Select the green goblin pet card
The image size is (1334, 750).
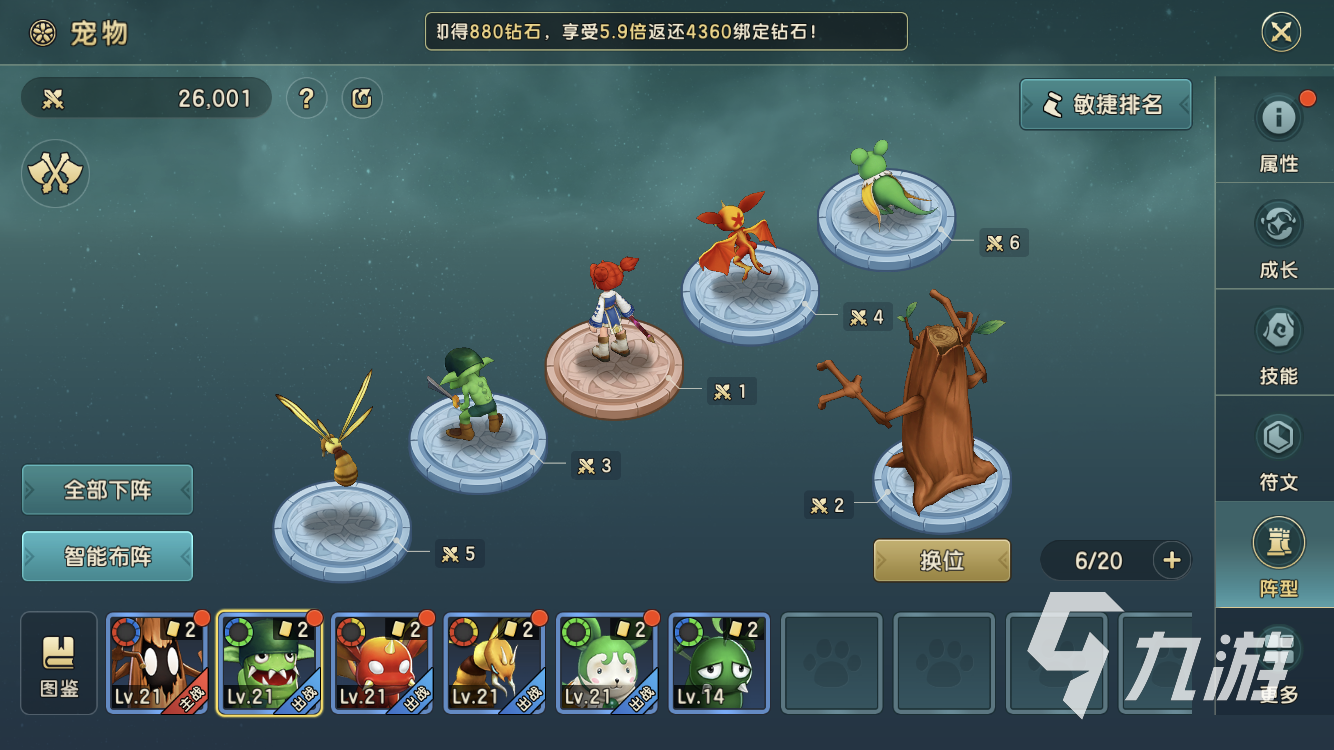click(270, 663)
